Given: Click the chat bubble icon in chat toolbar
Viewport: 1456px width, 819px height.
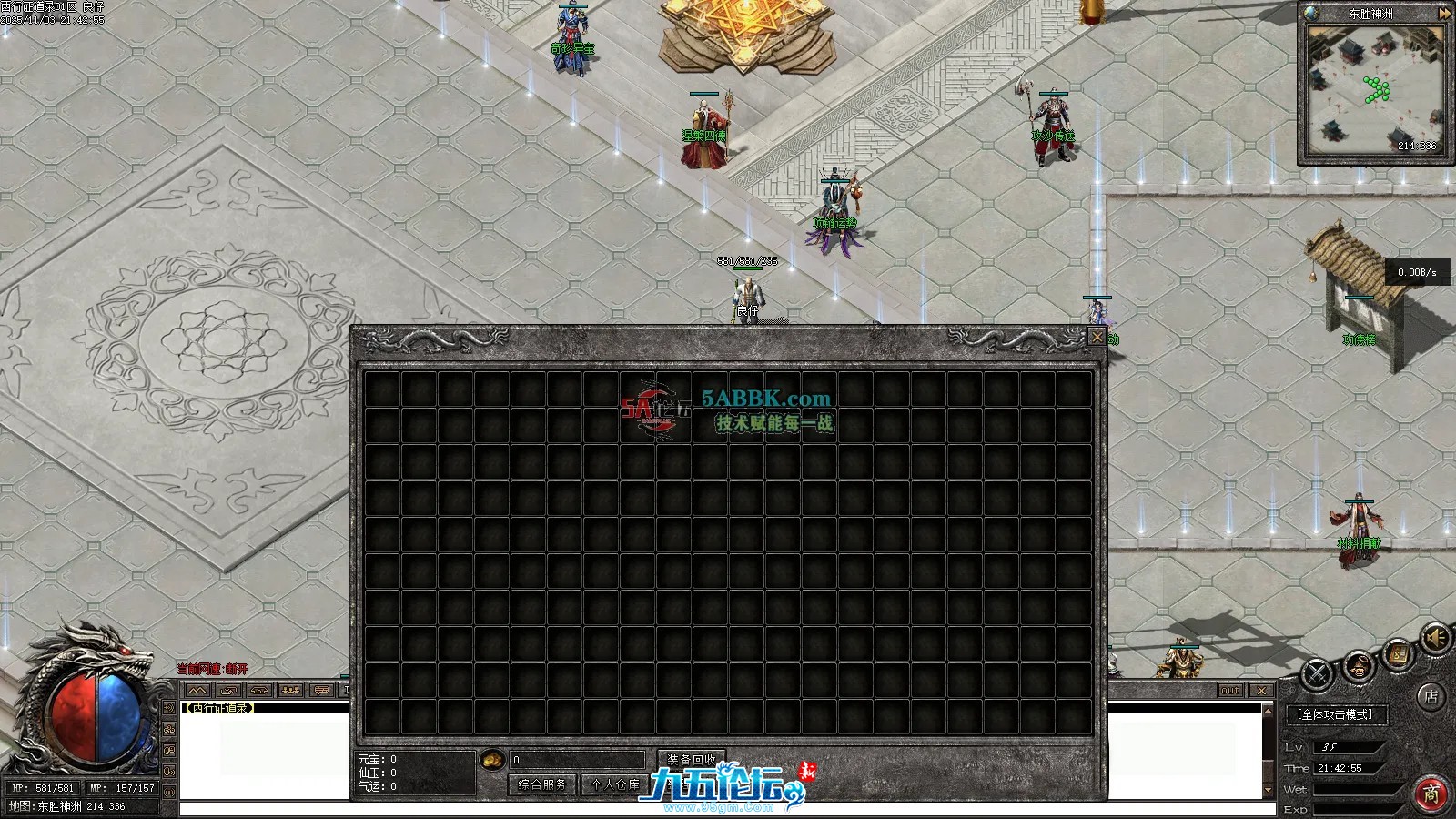Looking at the screenshot, I should point(321,690).
